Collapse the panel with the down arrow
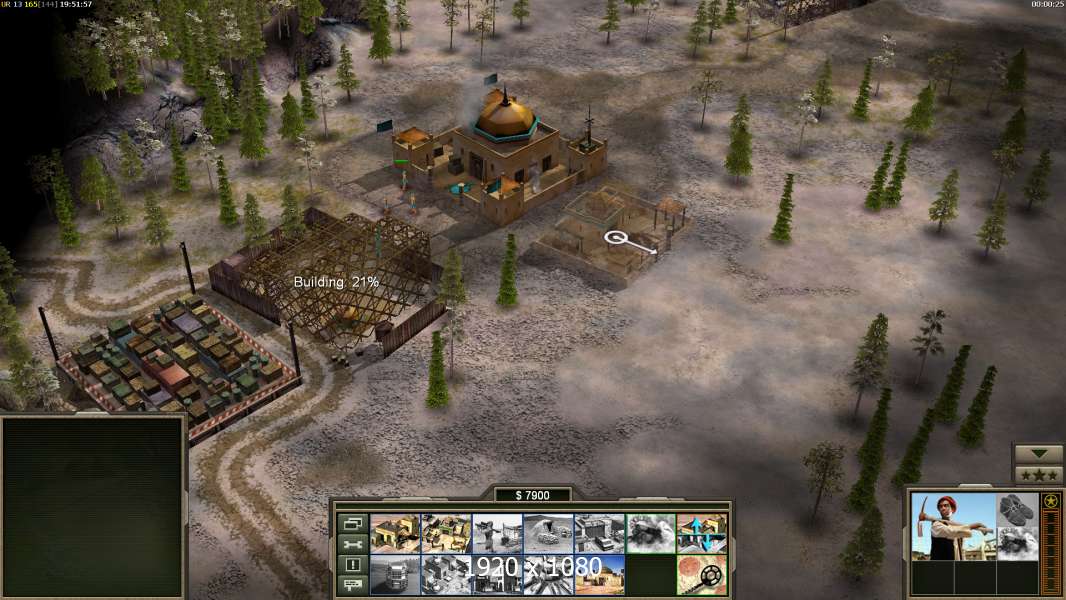1066x600 pixels. click(x=1038, y=454)
